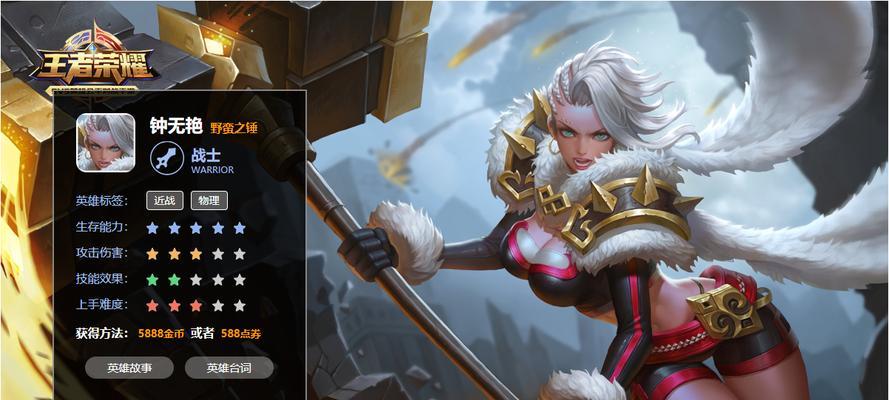Choose the 5888金币 gold purchase option

[162, 333]
